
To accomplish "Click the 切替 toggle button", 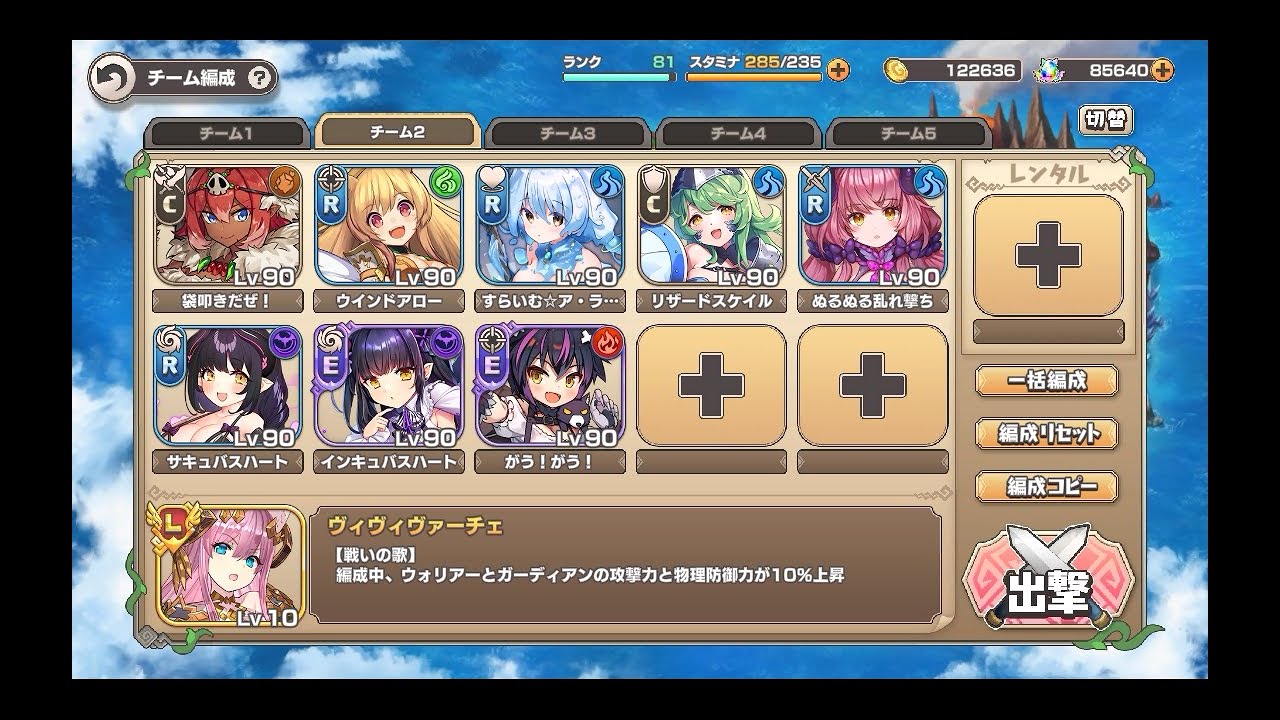I will coord(1106,120).
